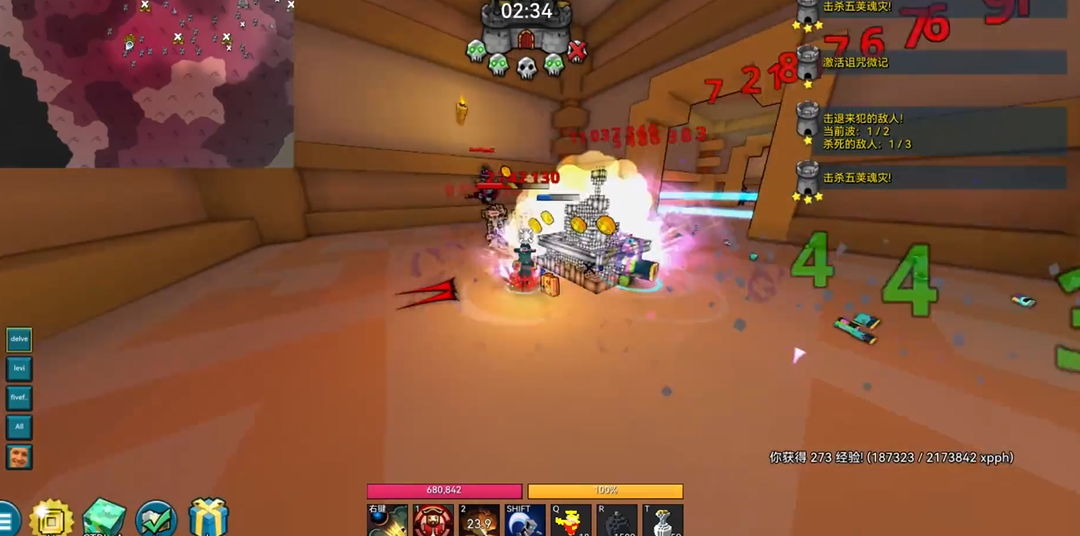
Task: Activate the pirate captain ability in slot 1
Action: coord(433,520)
